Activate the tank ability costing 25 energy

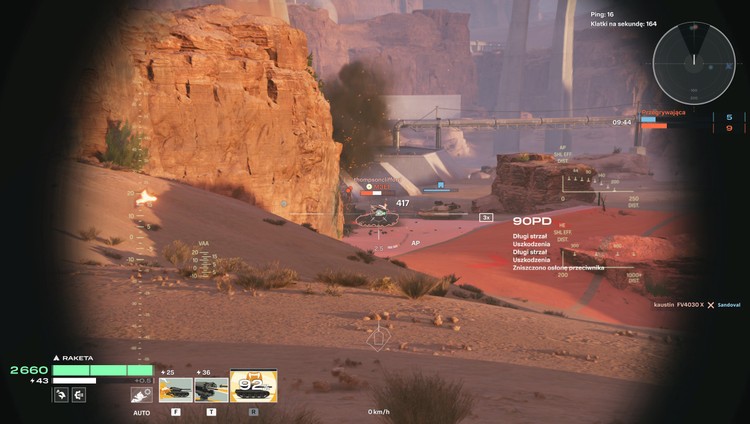(175, 389)
